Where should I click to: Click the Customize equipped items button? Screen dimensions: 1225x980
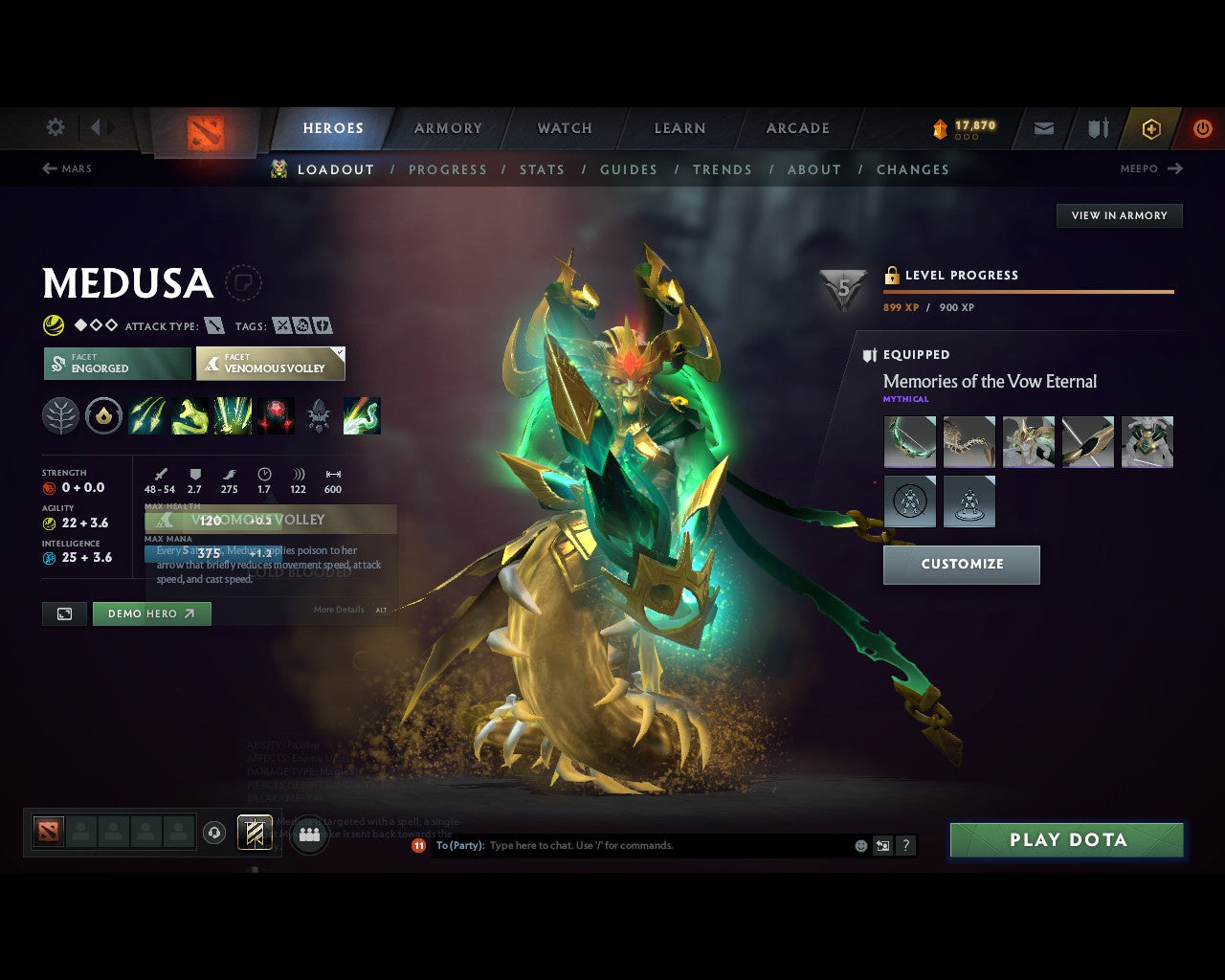(961, 565)
